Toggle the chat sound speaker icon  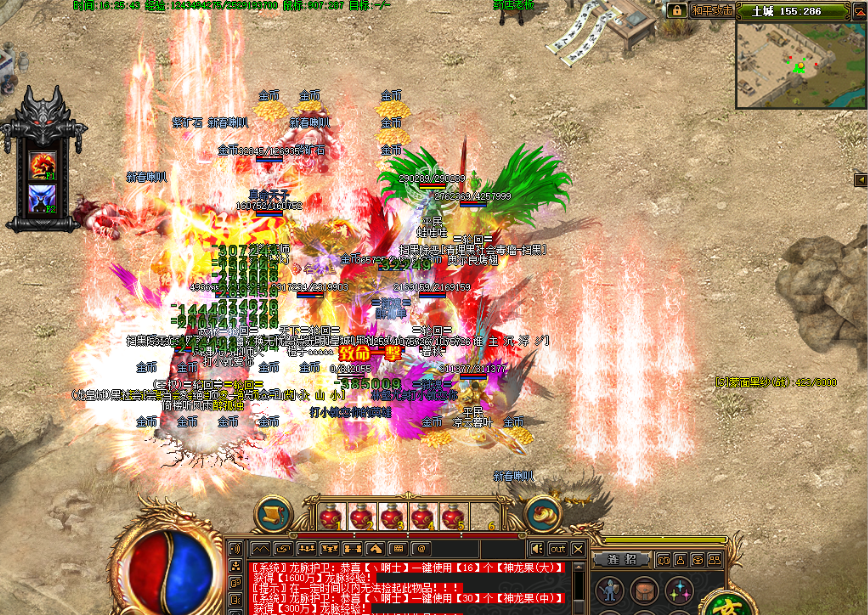click(x=537, y=549)
